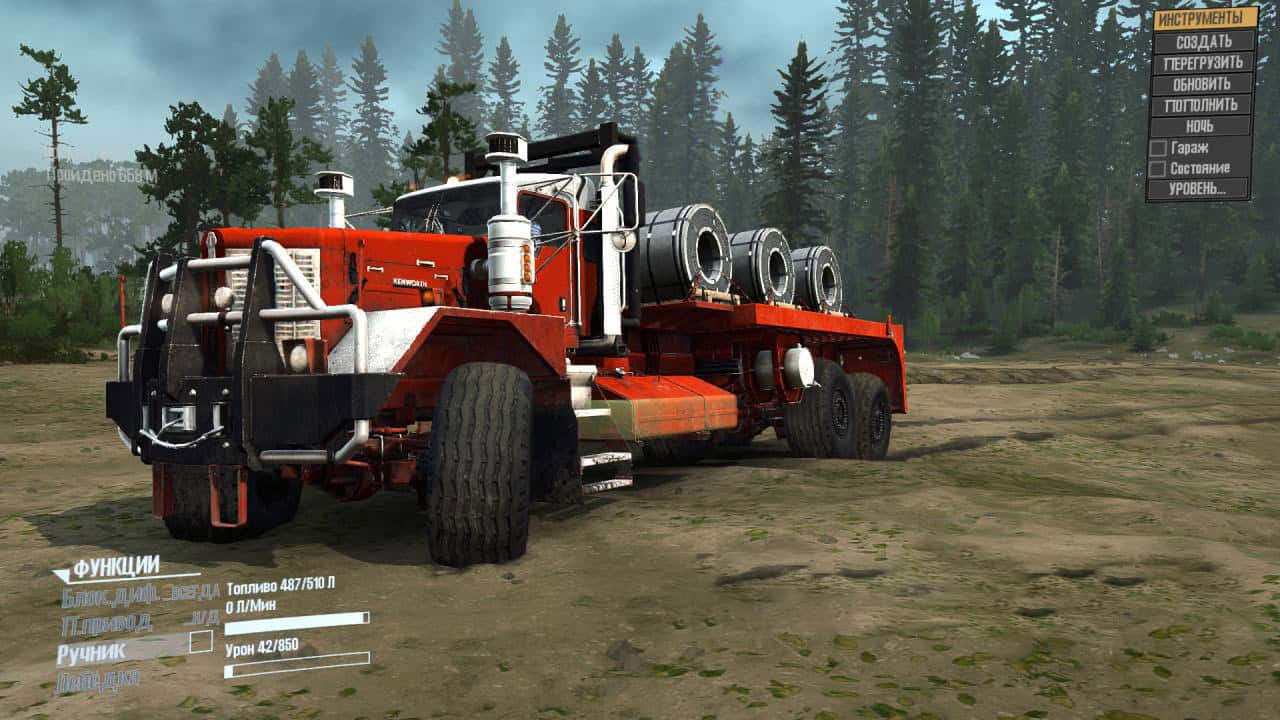This screenshot has height=720, width=1280.
Task: Click the ИНСТРУМЕНТЫ panel header
Action: (1206, 19)
